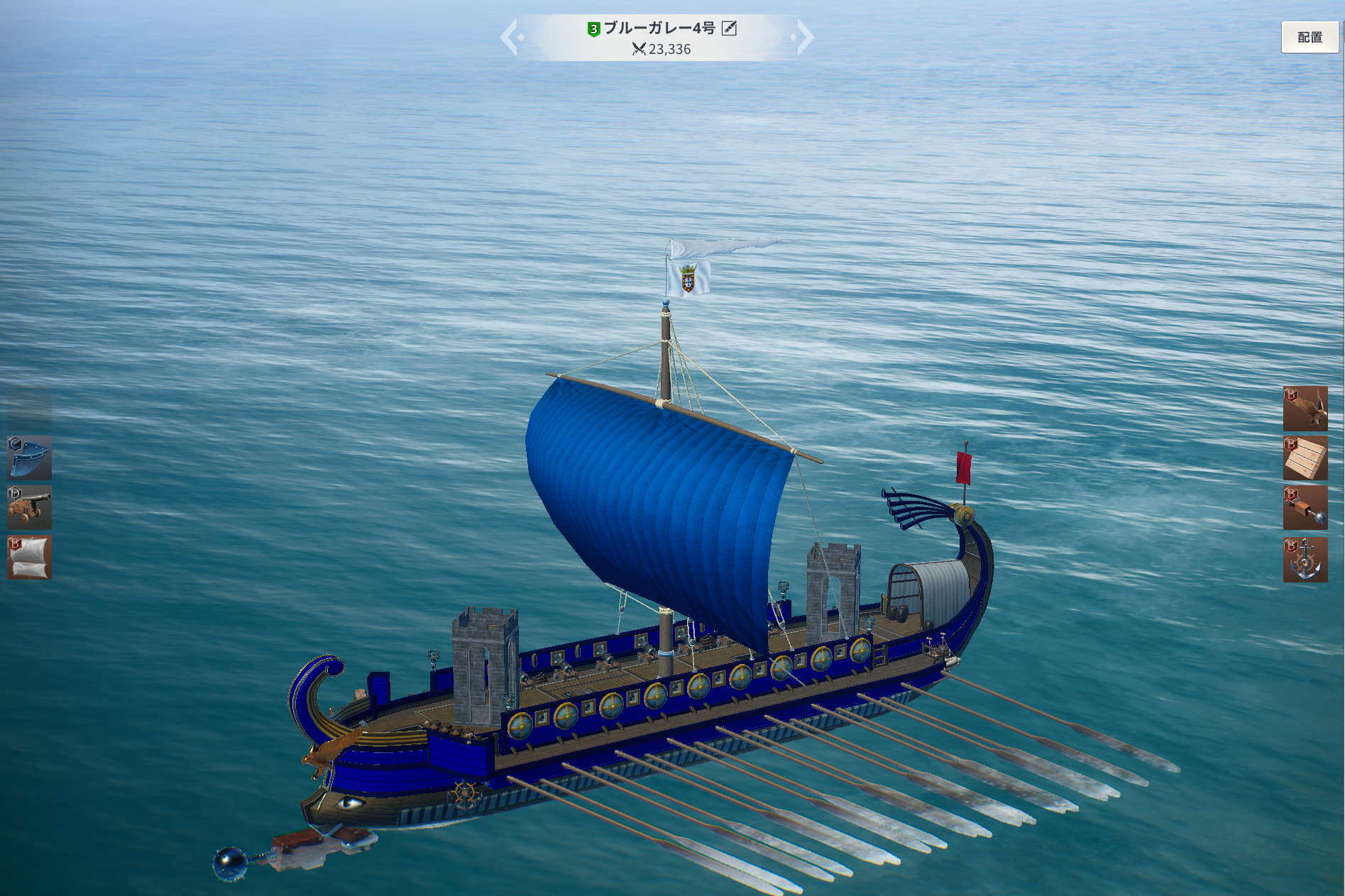Select the blue armor plating slot

29,458
